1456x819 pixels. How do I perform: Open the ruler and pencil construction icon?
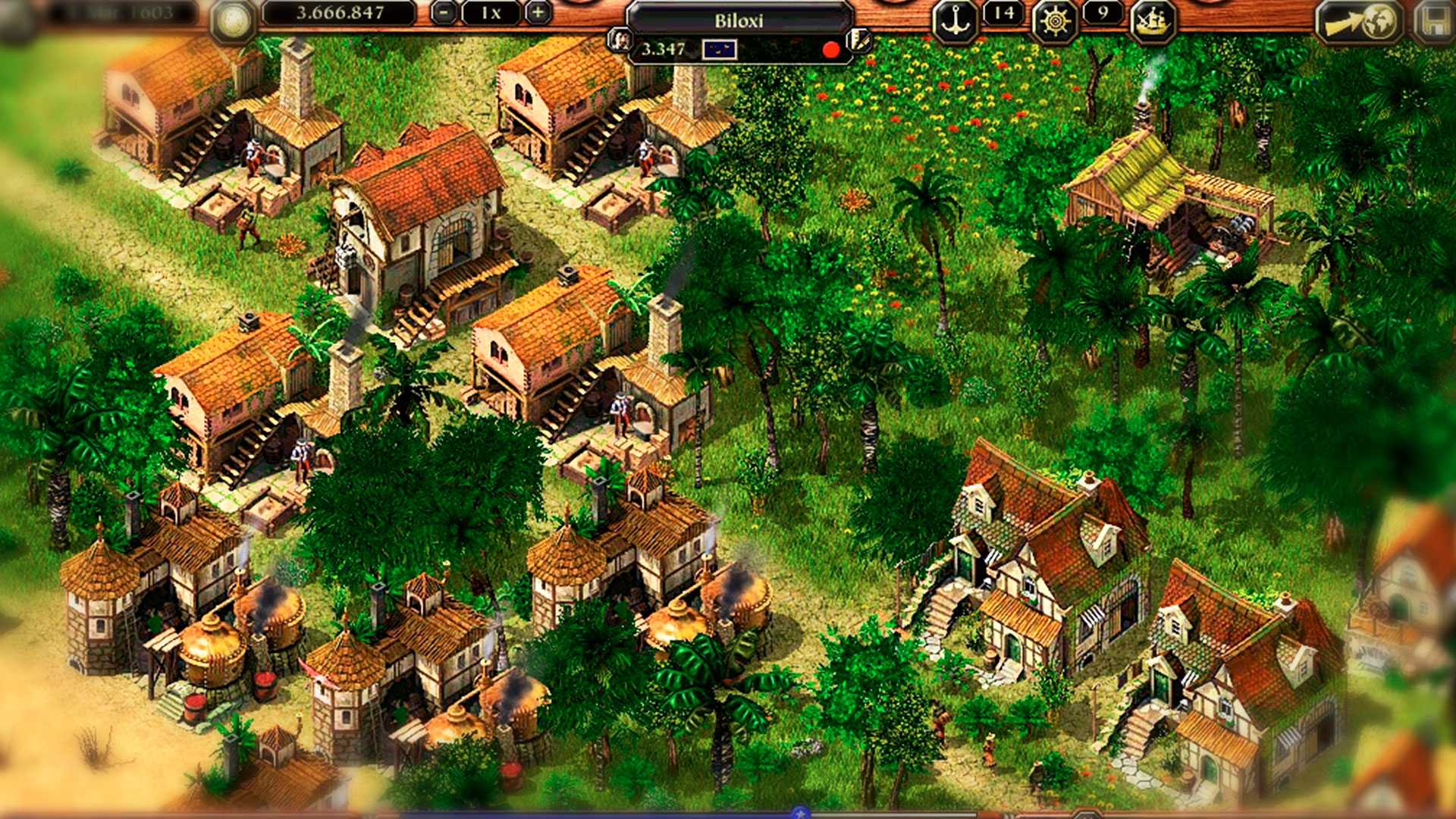coord(859,40)
